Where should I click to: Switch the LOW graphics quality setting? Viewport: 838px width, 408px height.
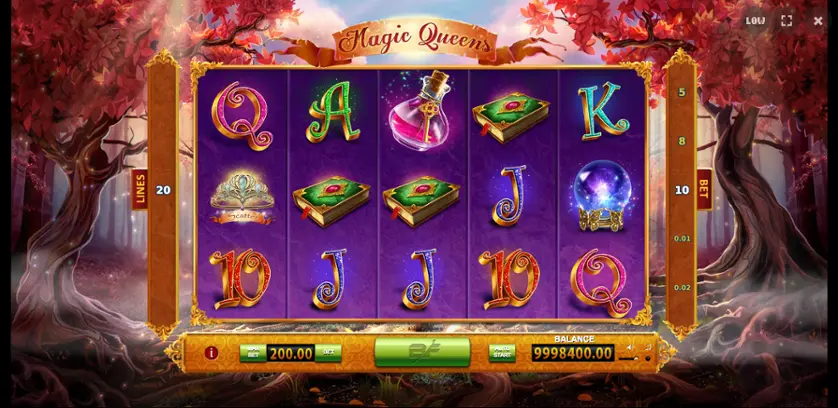coord(755,20)
